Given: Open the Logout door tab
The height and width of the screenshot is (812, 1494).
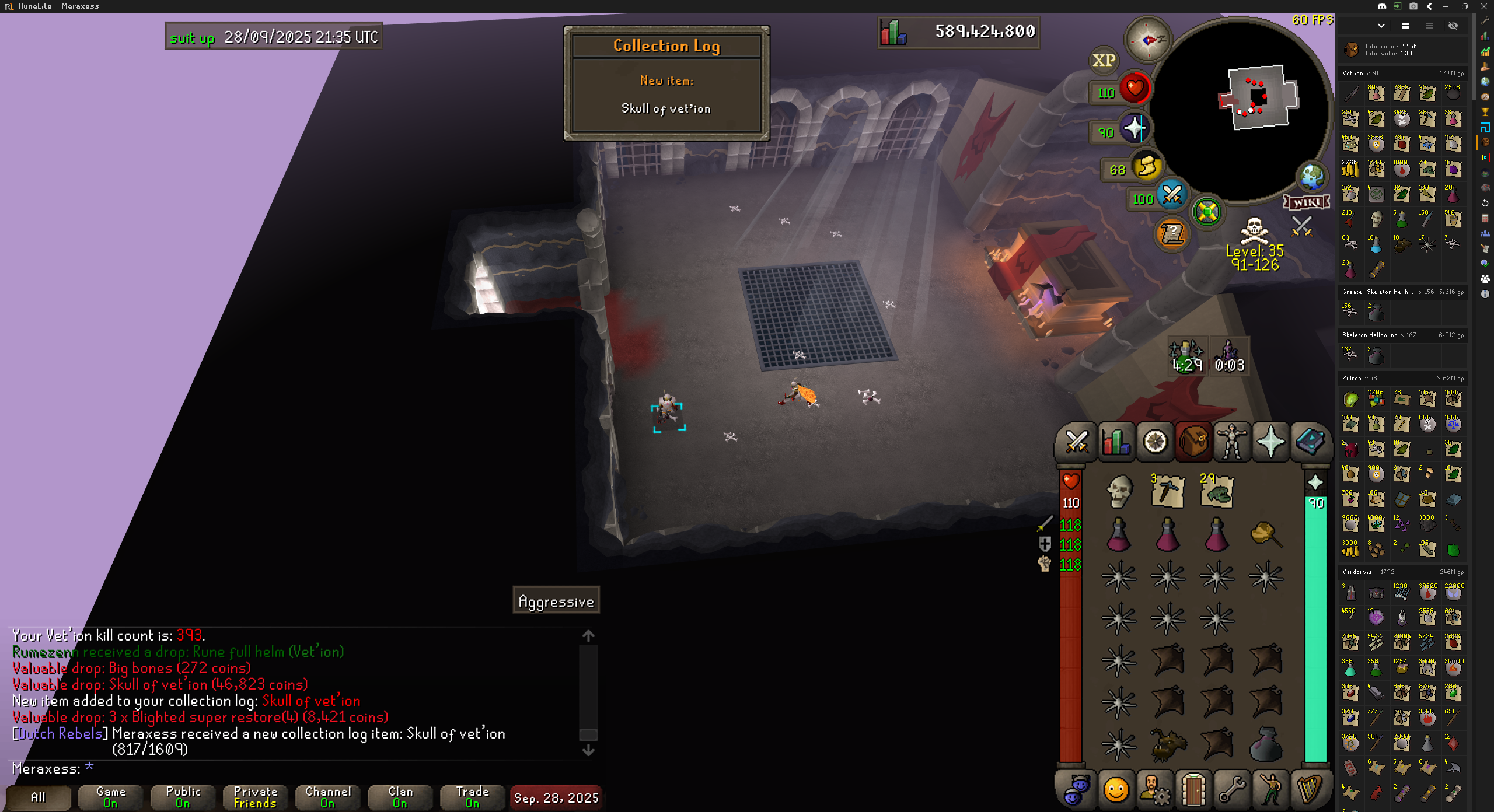Looking at the screenshot, I should tap(1193, 790).
